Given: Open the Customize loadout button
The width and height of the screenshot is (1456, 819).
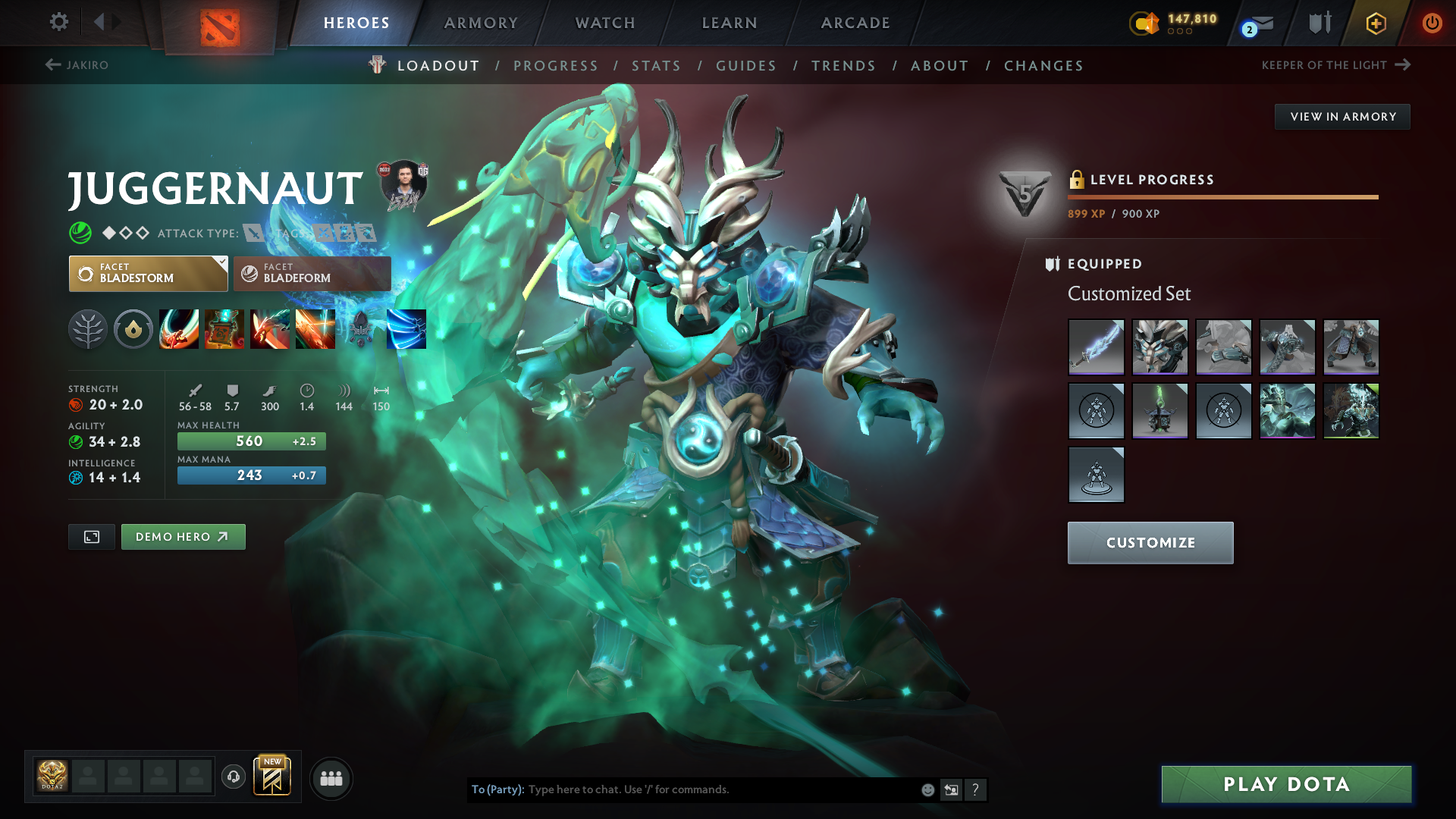Looking at the screenshot, I should pyautogui.click(x=1150, y=543).
